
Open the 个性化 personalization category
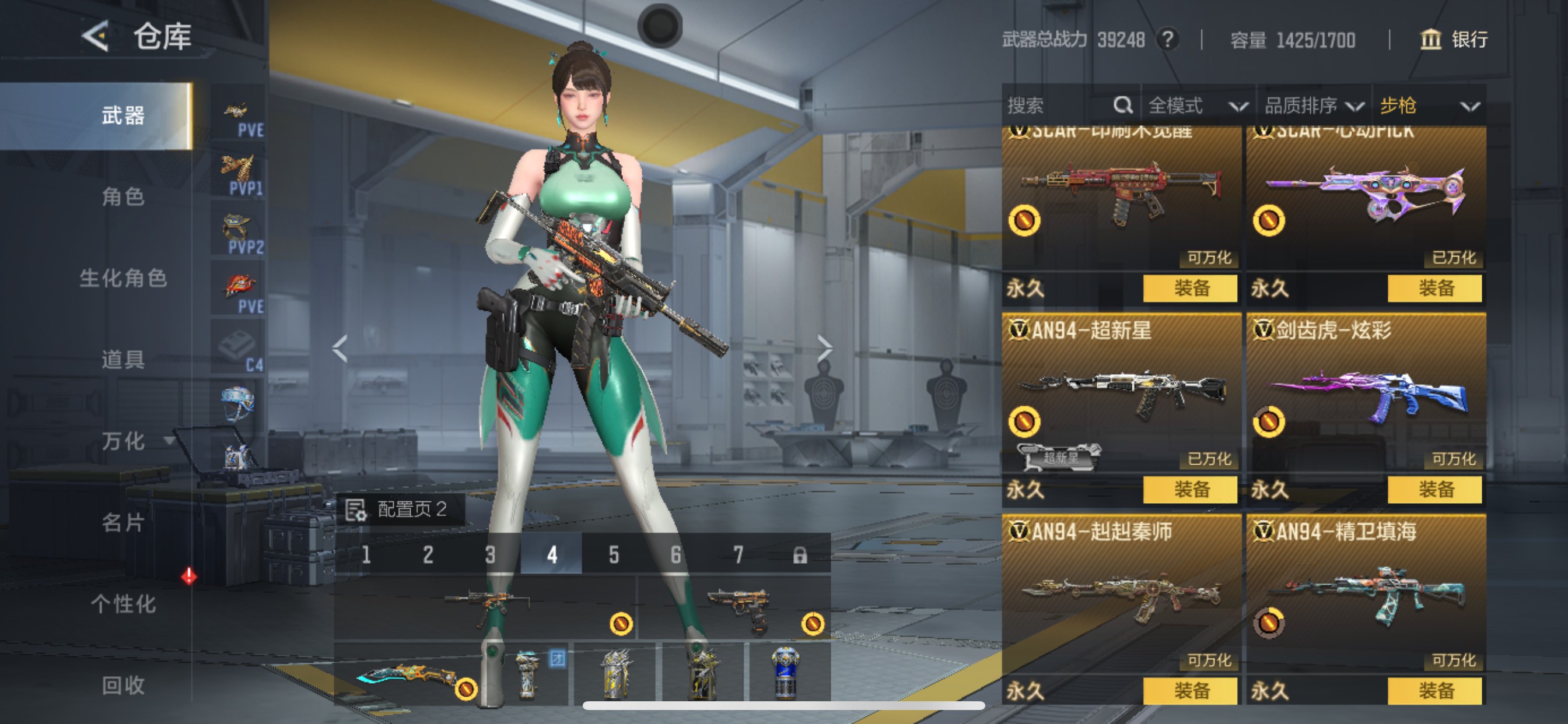123,603
